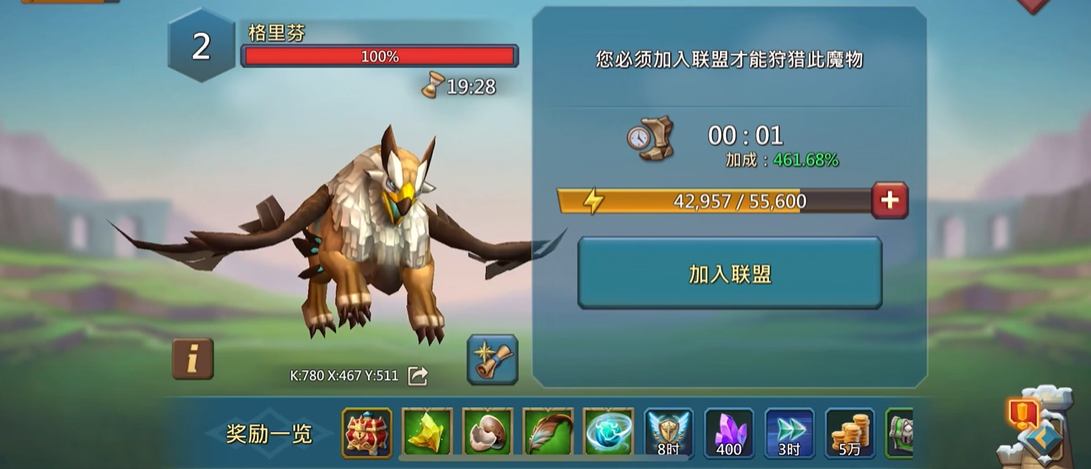Image resolution: width=1091 pixels, height=469 pixels.
Task: Tap the 加入联盟 join guild button
Action: point(729,273)
